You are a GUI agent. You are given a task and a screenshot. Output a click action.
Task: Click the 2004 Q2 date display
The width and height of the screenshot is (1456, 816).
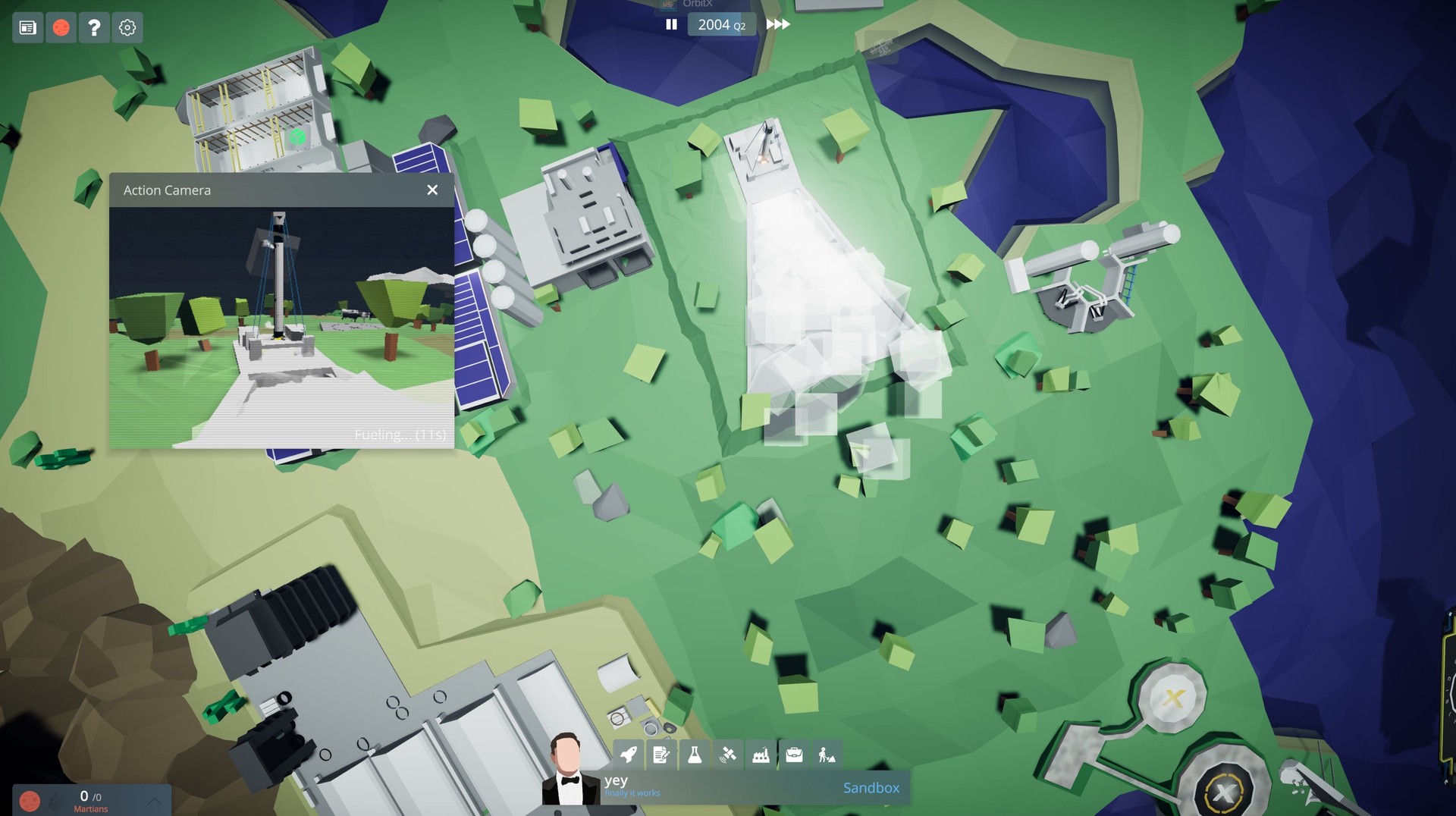(721, 24)
